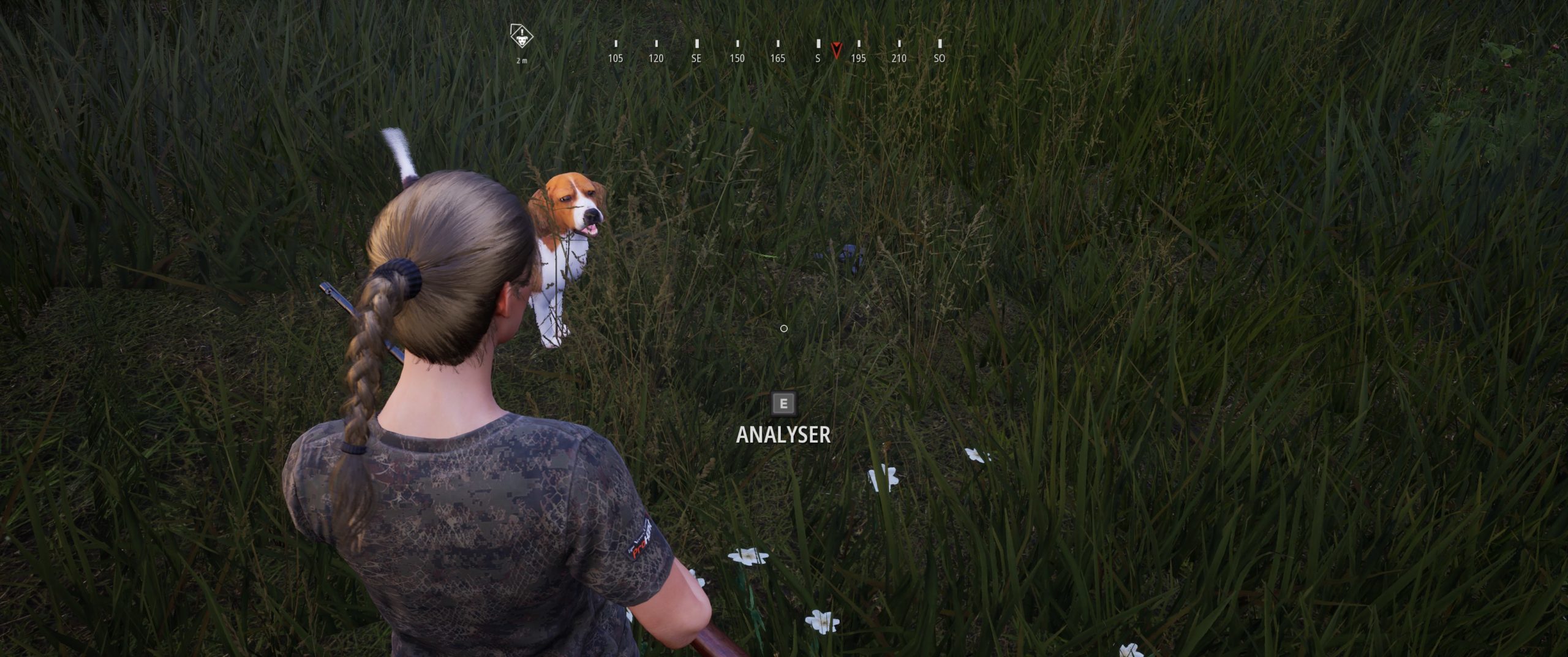Image resolution: width=1568 pixels, height=657 pixels.
Task: Click the center aiming reticle circle
Action: click(x=783, y=329)
